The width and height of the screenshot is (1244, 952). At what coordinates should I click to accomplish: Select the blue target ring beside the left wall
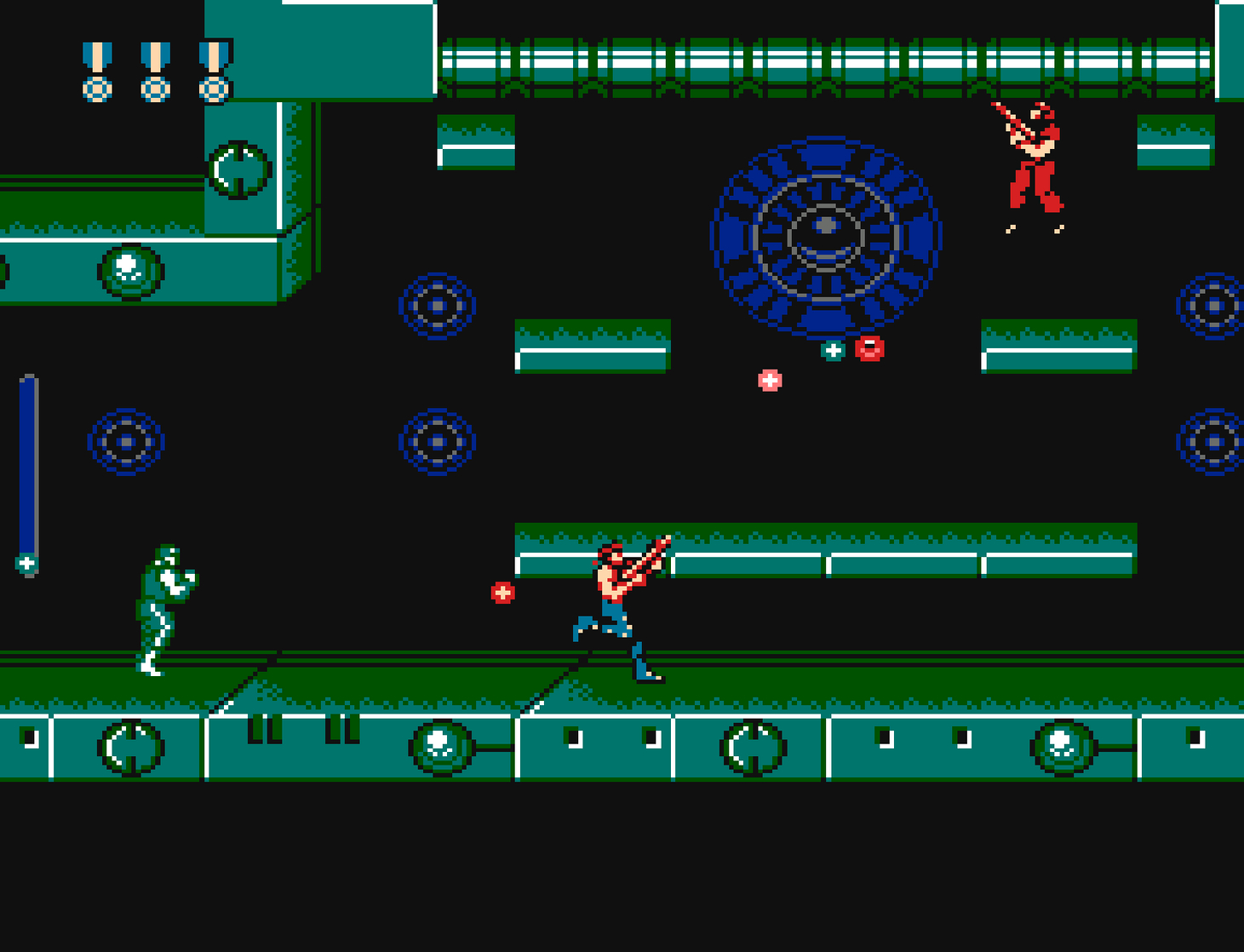click(x=125, y=443)
